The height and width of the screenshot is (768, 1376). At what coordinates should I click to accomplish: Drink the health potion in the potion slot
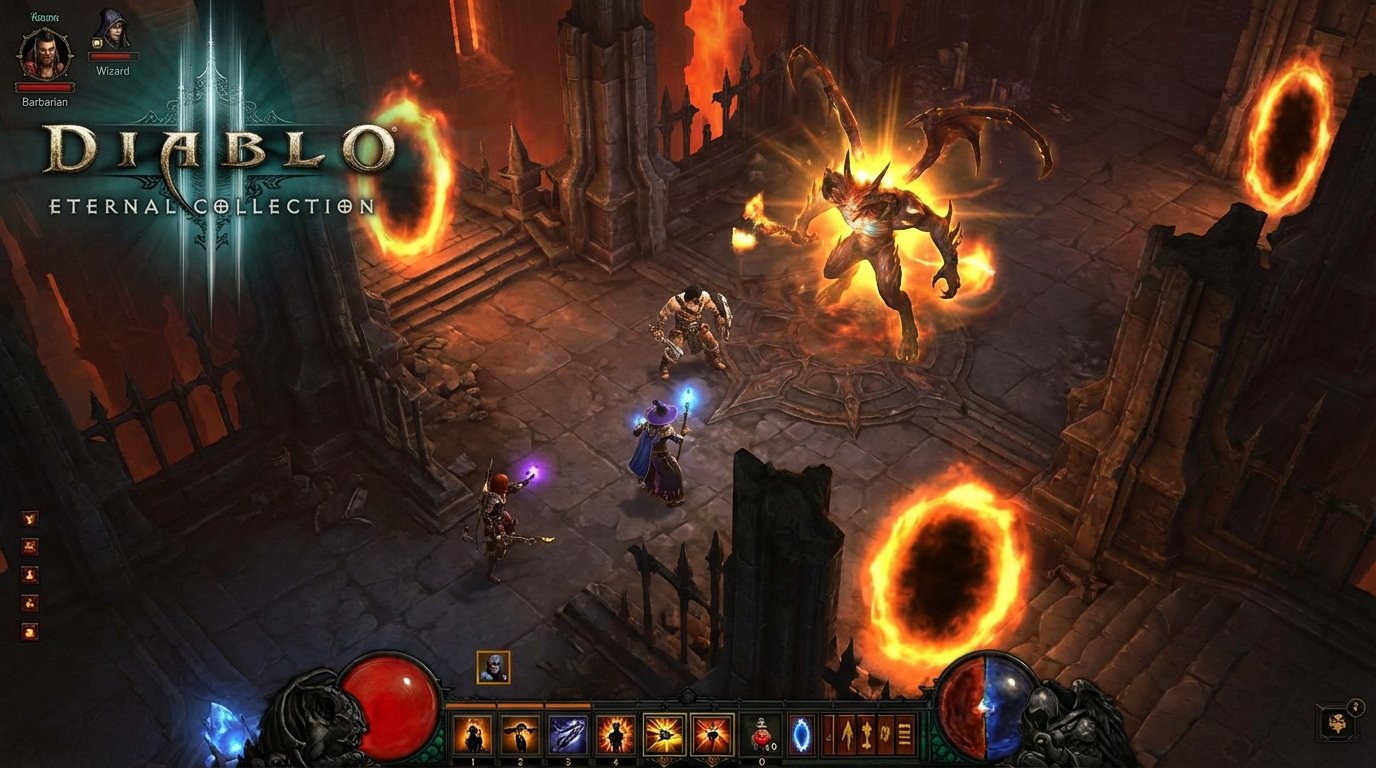pyautogui.click(x=761, y=732)
